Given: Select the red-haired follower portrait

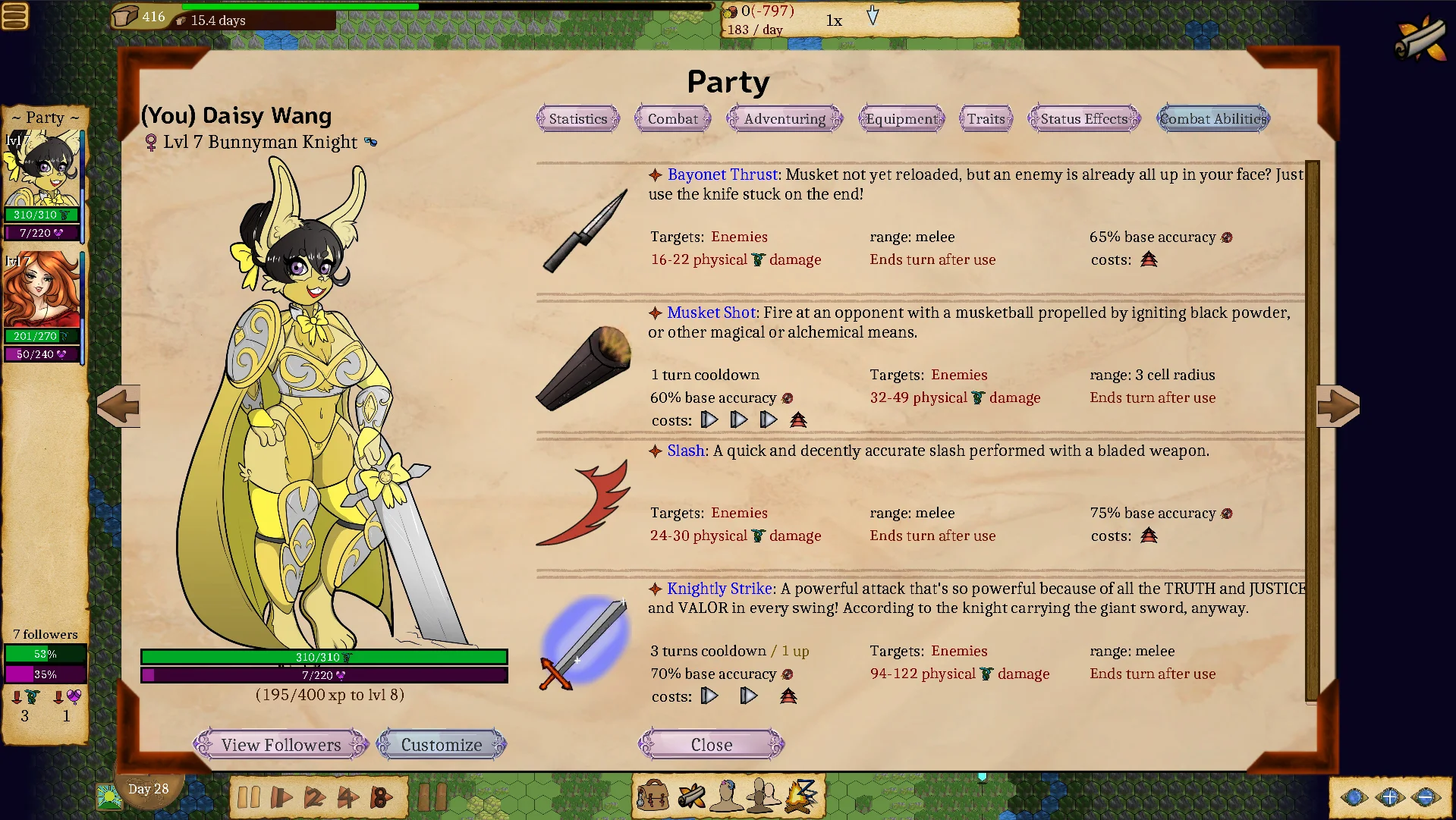Looking at the screenshot, I should pyautogui.click(x=41, y=292).
